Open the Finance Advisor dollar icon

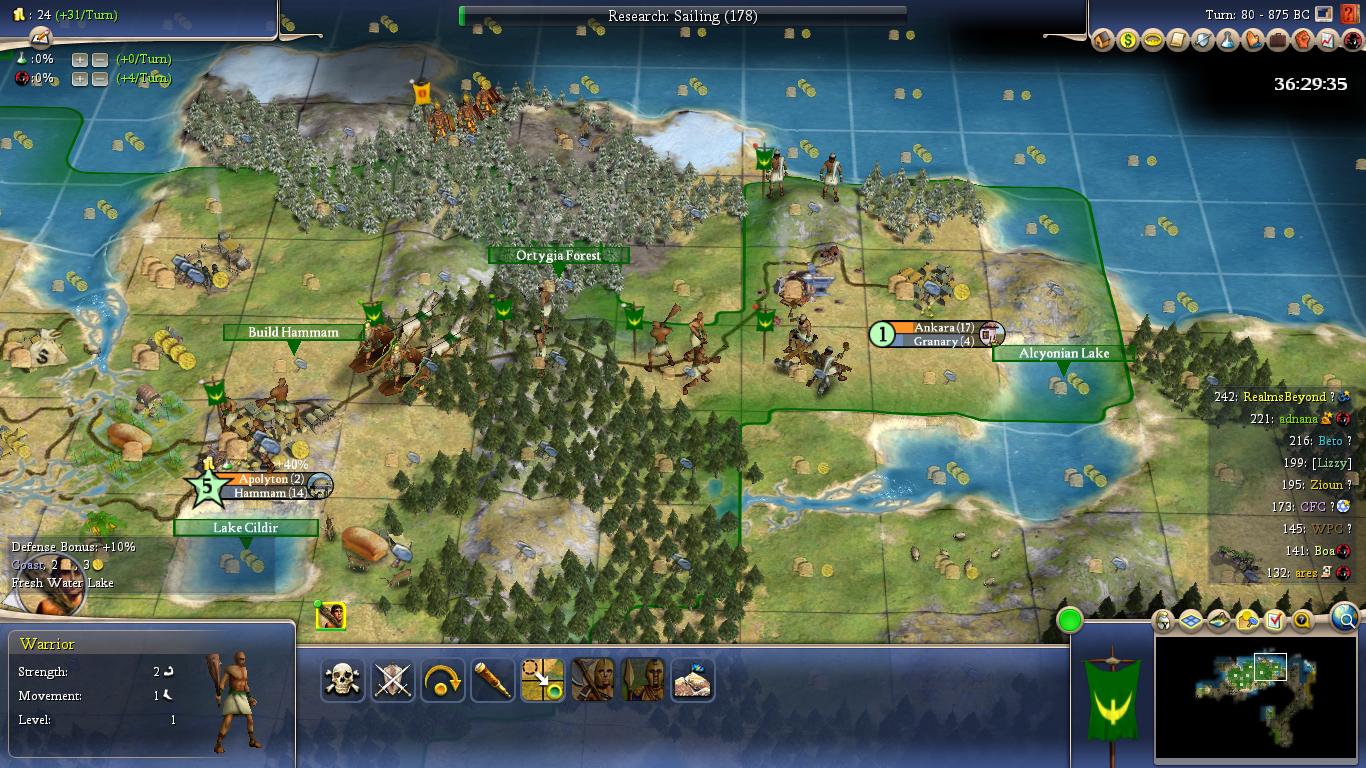click(x=1128, y=41)
